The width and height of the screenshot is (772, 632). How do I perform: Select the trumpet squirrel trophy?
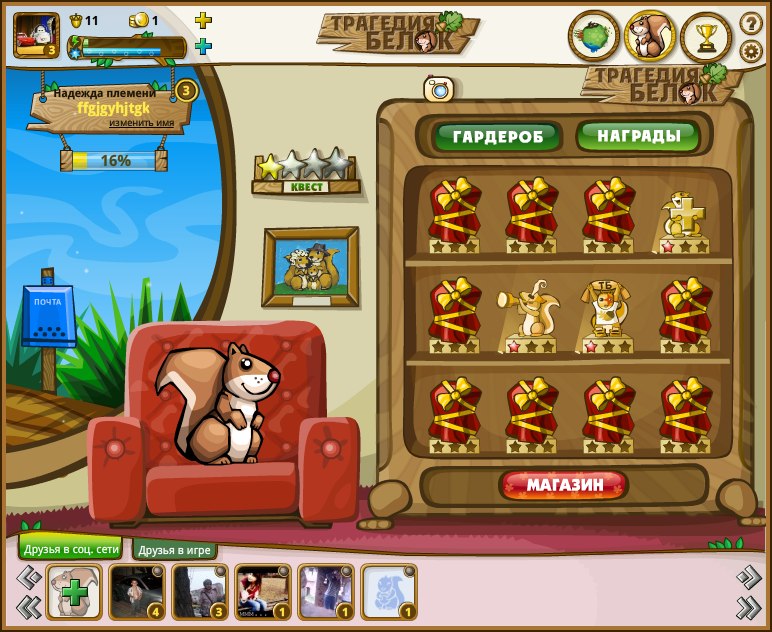[x=527, y=315]
